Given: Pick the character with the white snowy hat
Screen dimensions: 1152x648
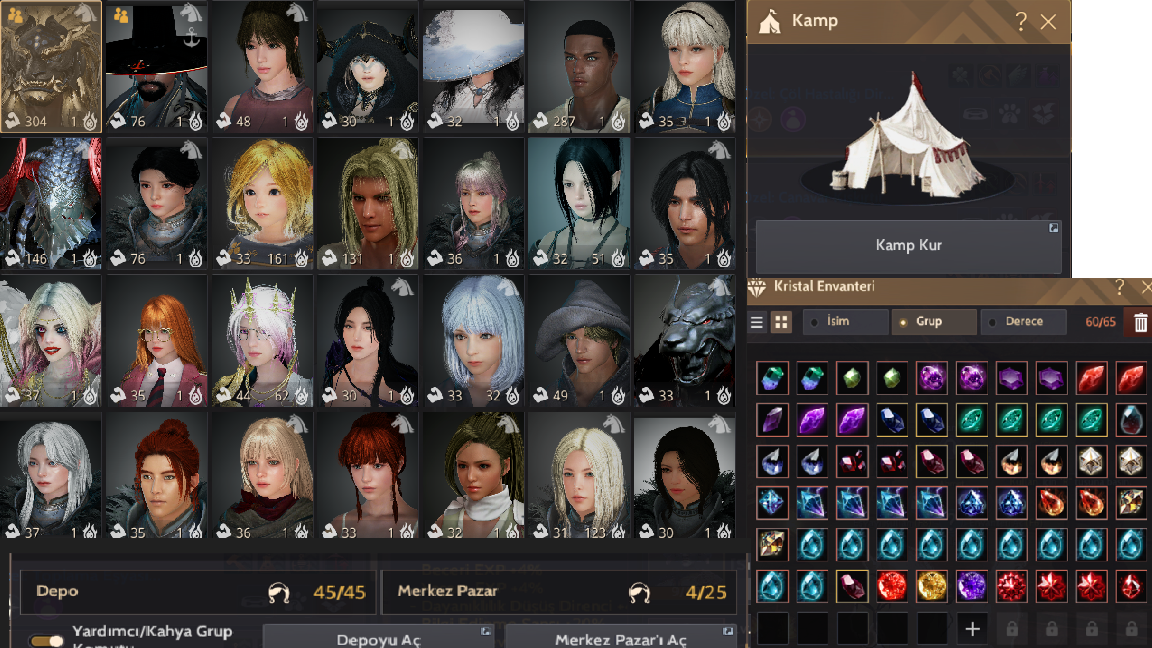Looking at the screenshot, I should (473, 66).
